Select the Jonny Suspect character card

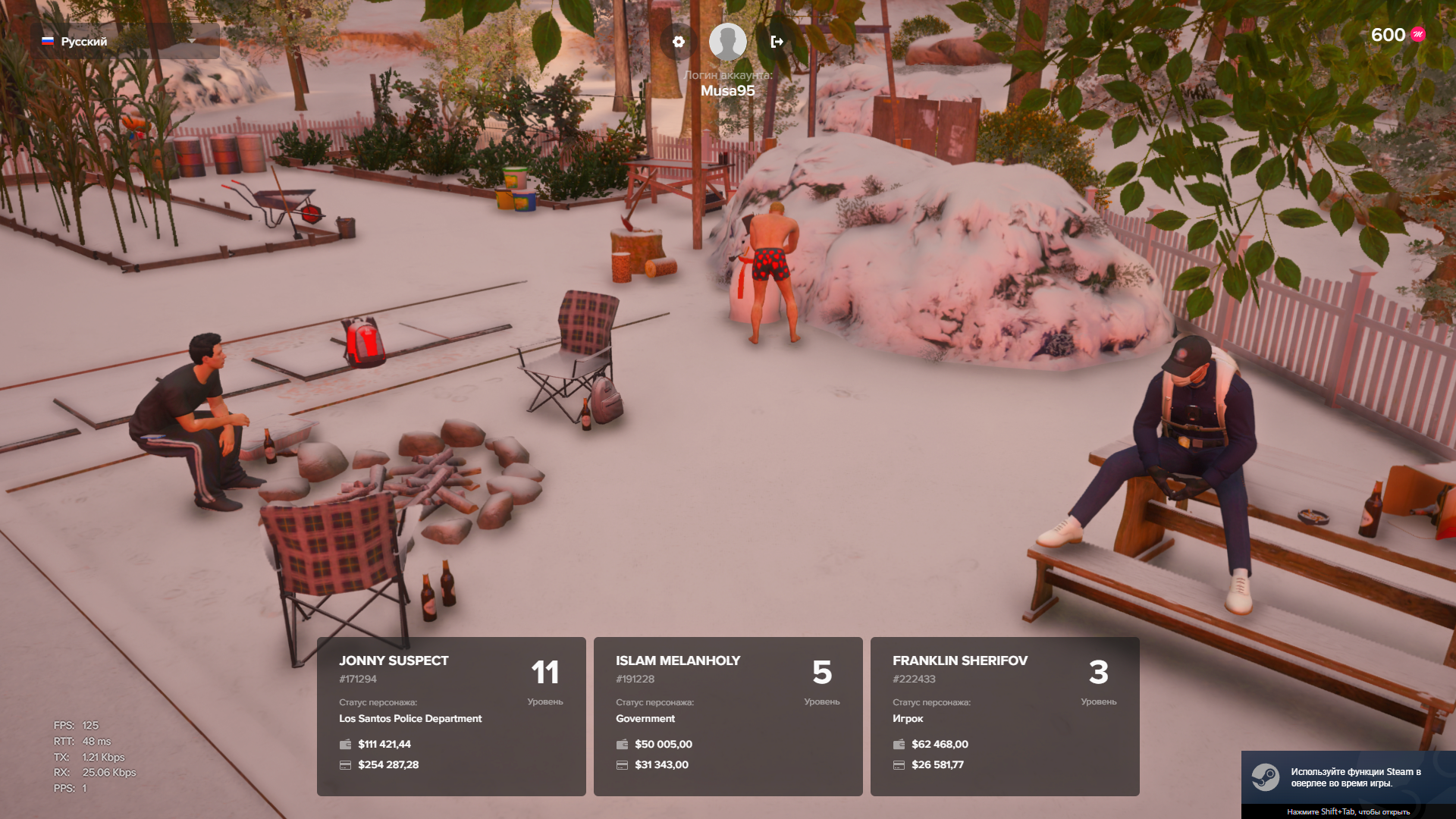451,716
